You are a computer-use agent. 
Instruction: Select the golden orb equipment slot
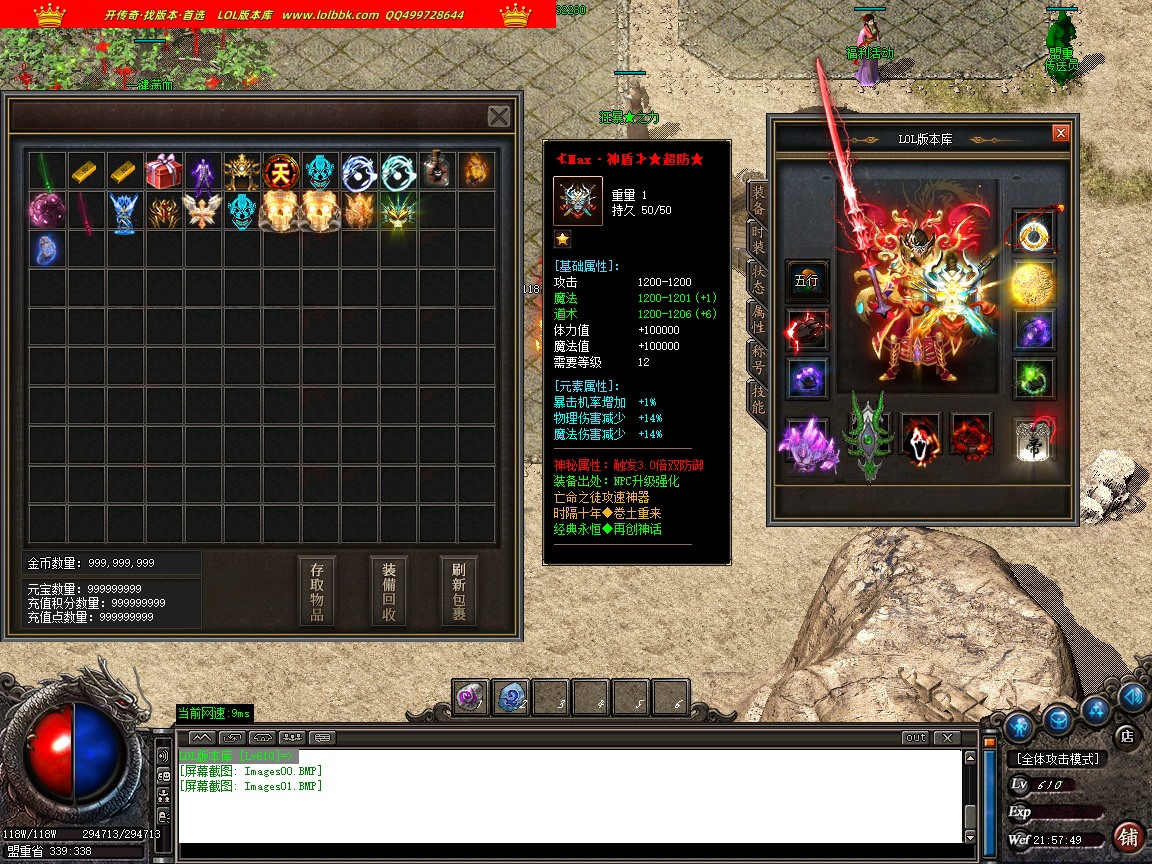click(x=1032, y=285)
